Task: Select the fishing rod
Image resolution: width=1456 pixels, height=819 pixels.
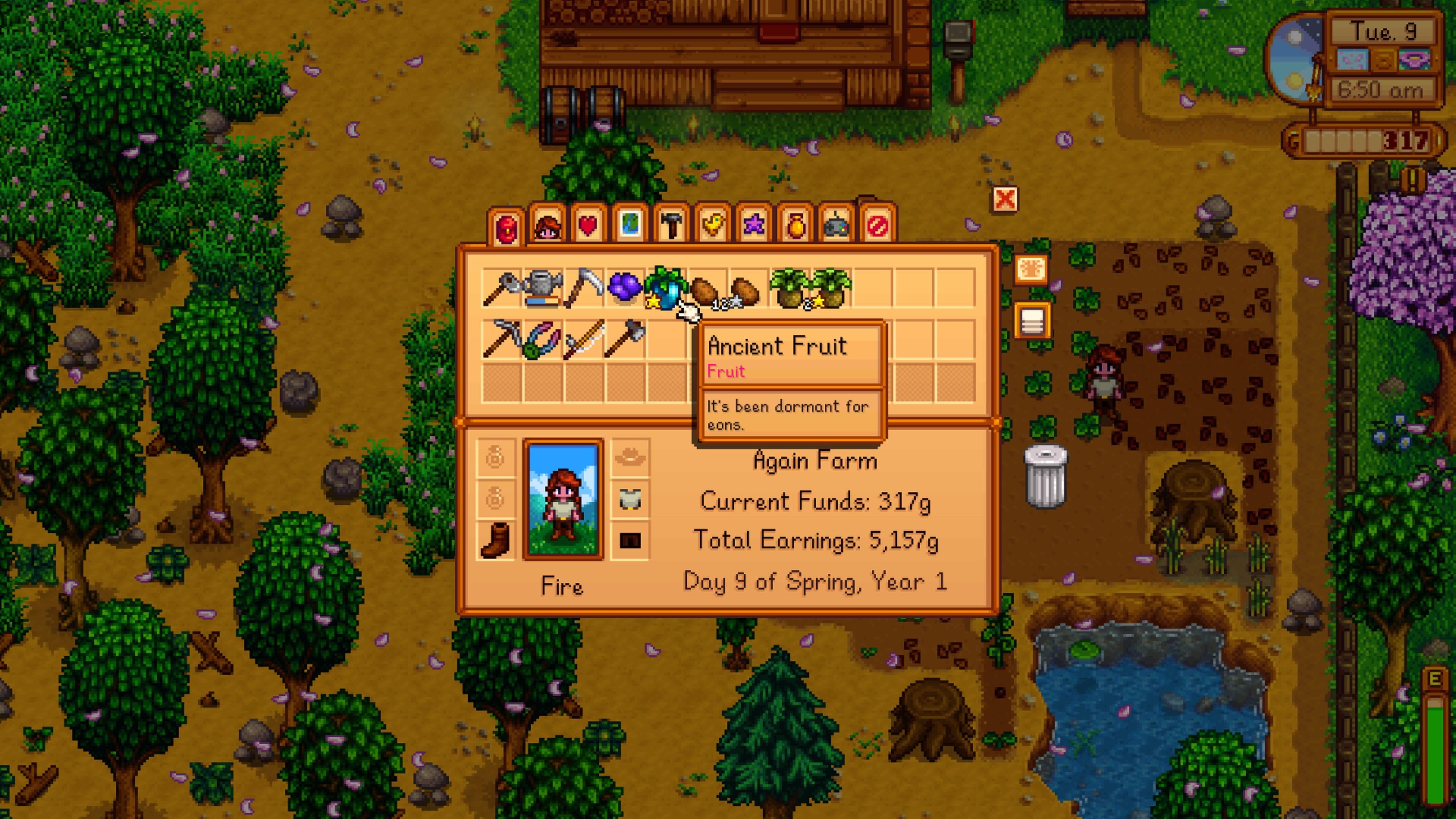Action: point(583,339)
